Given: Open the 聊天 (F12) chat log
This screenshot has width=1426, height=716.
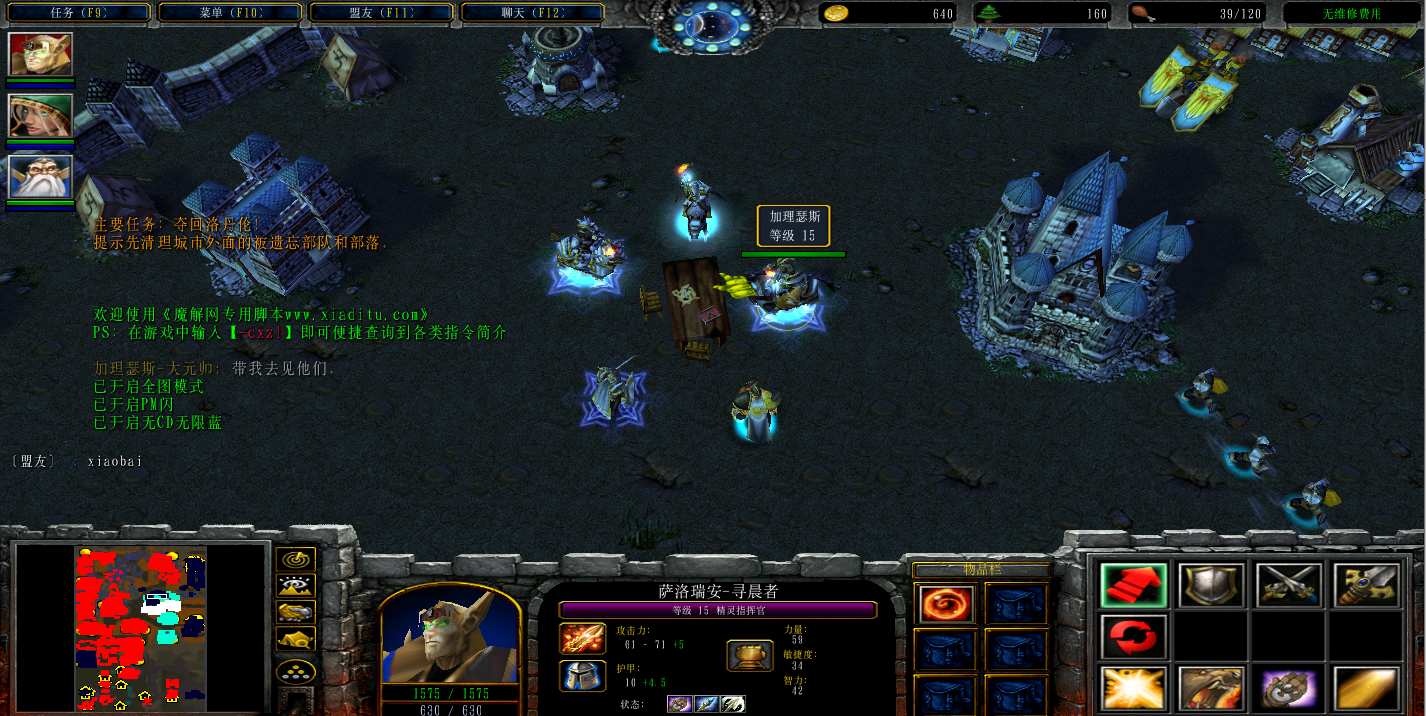Looking at the screenshot, I should click(x=531, y=13).
